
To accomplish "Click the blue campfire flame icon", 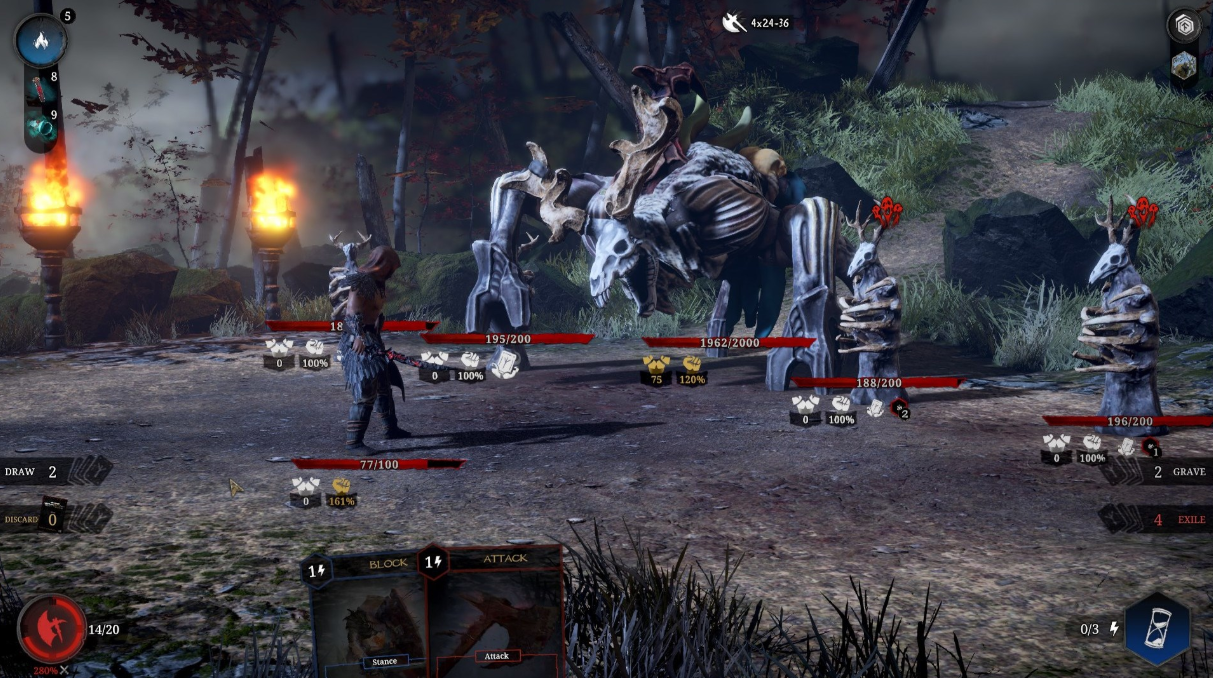I will click(41, 41).
